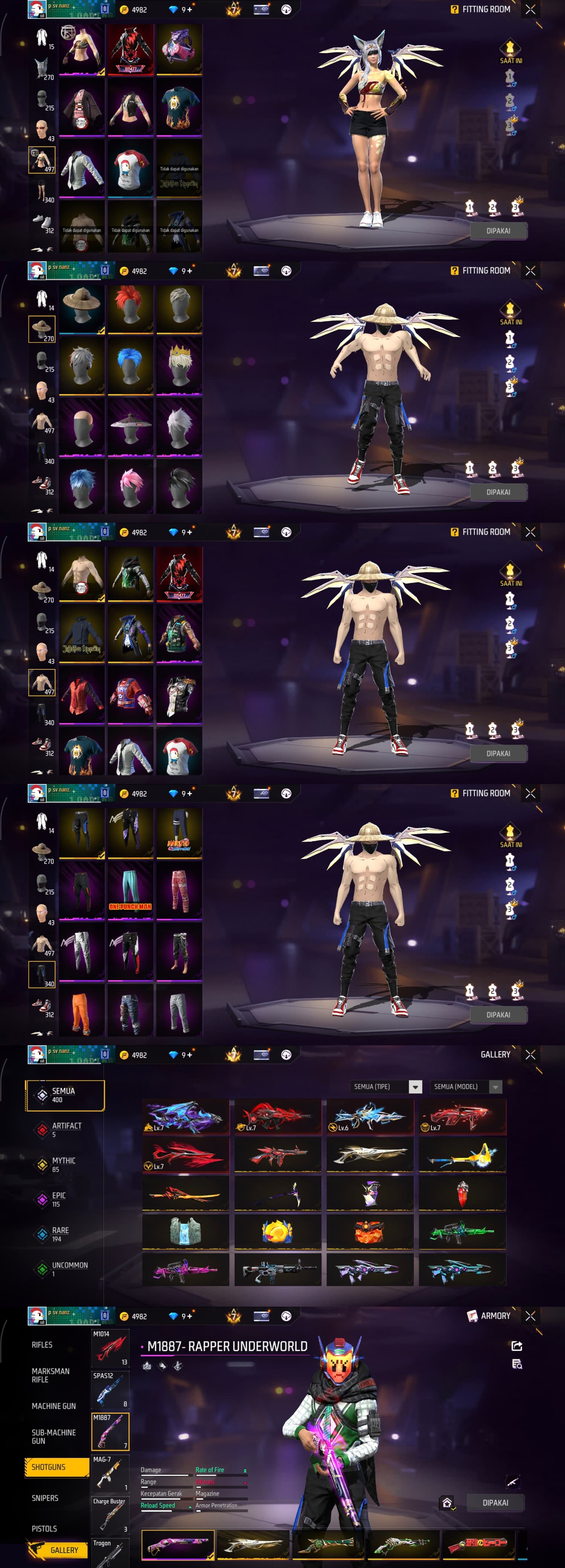
Task: Close the ARMORY screen
Action: (530, 1315)
